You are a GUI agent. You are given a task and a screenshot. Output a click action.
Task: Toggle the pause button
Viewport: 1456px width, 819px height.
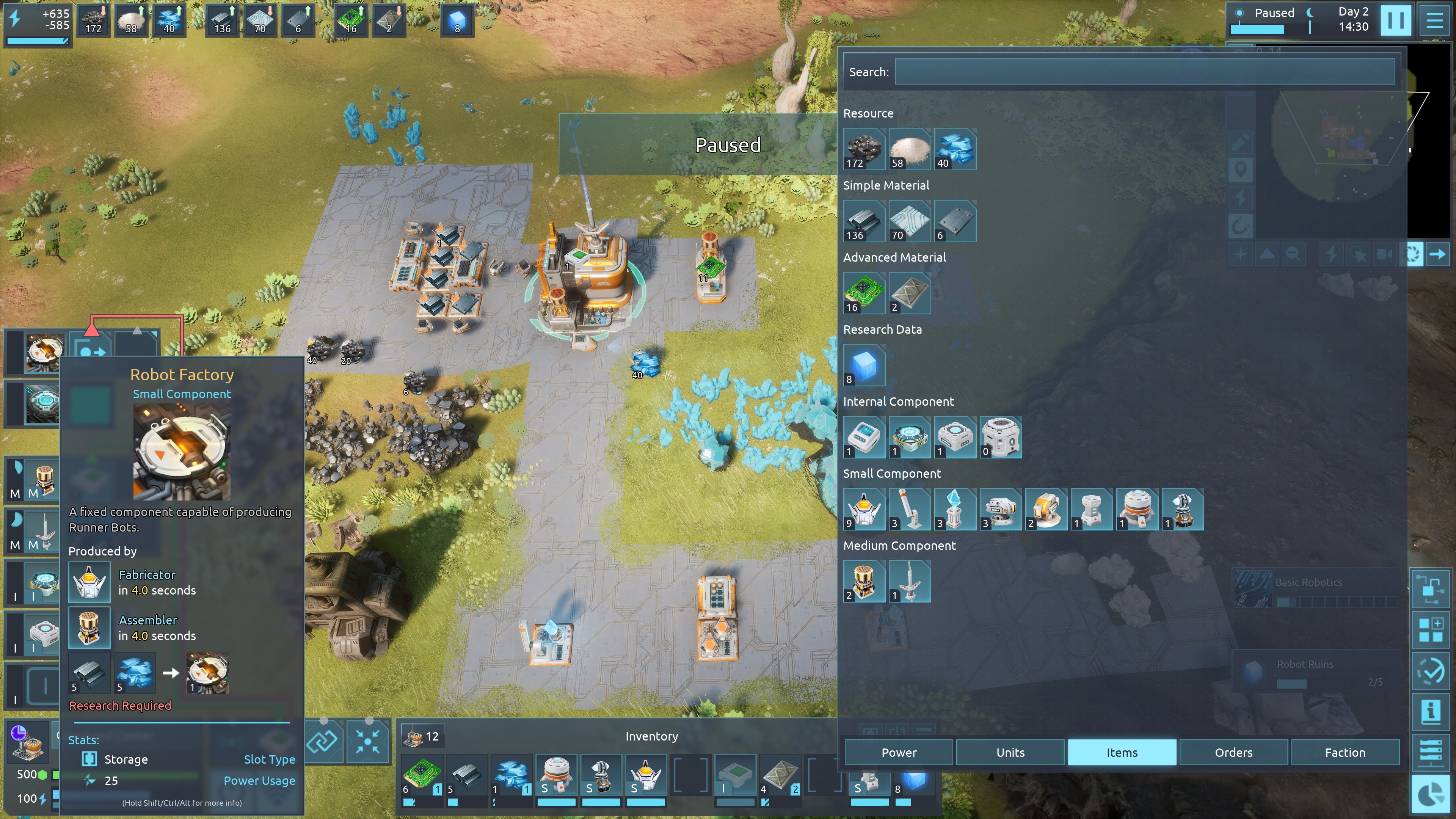pyautogui.click(x=1395, y=20)
